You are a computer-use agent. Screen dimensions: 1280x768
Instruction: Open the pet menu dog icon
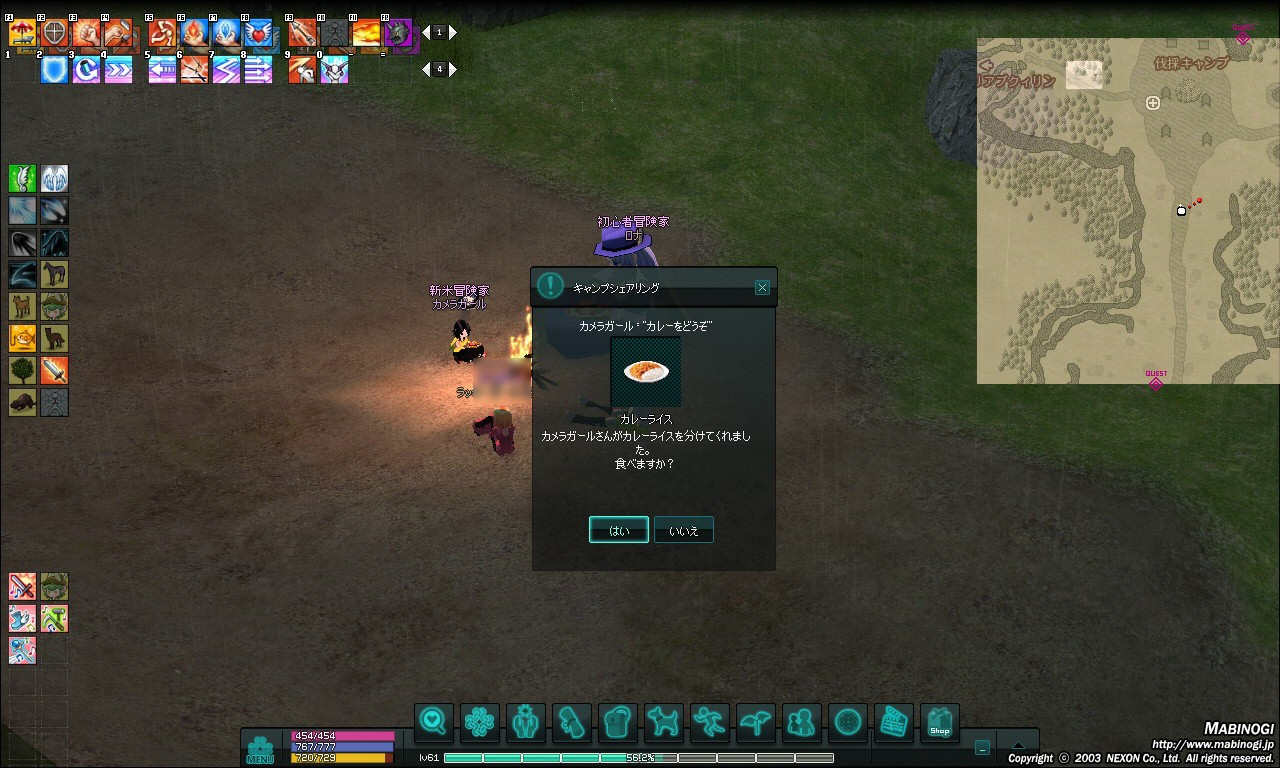pos(663,721)
